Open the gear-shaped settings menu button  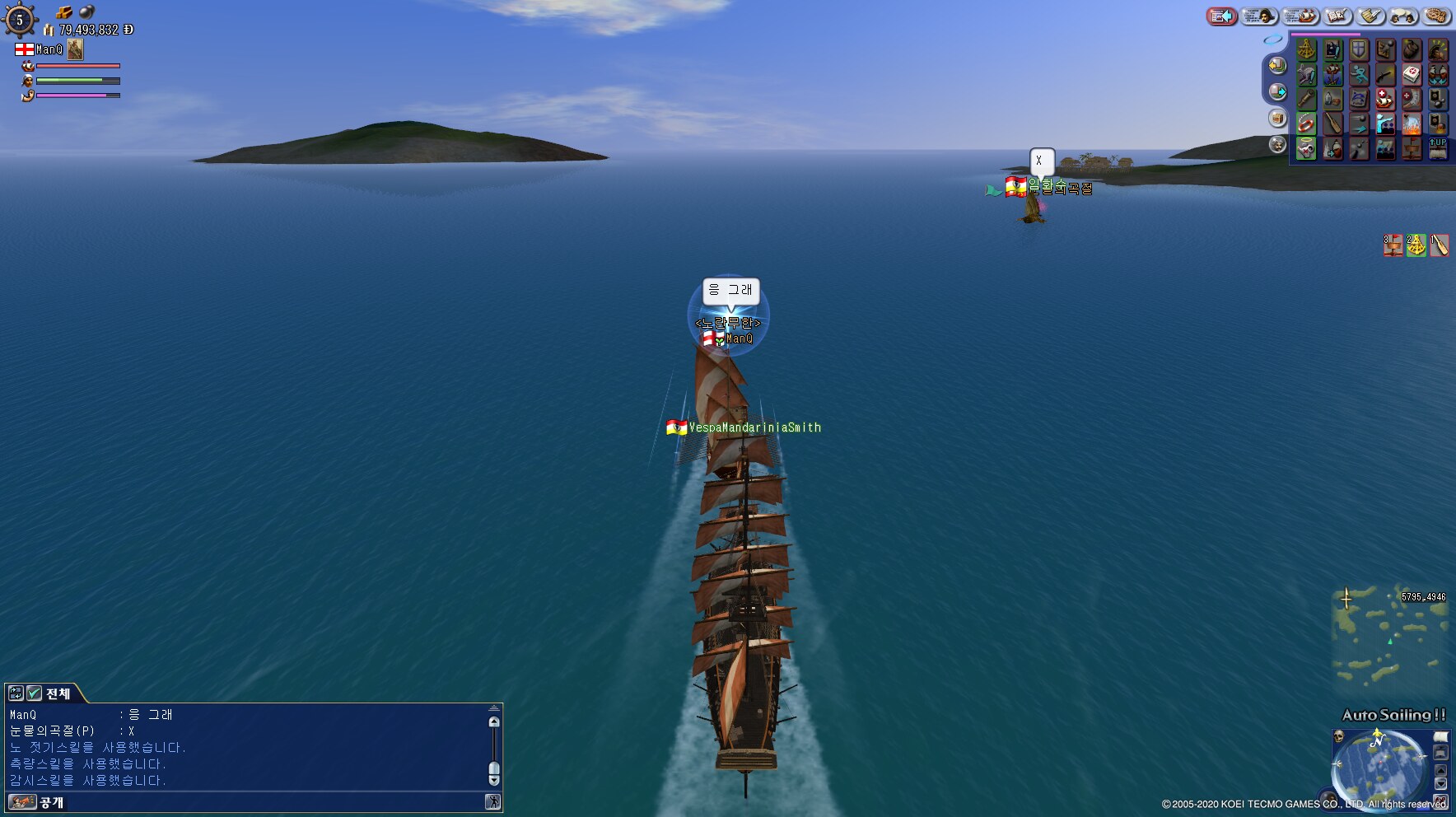click(1436, 16)
